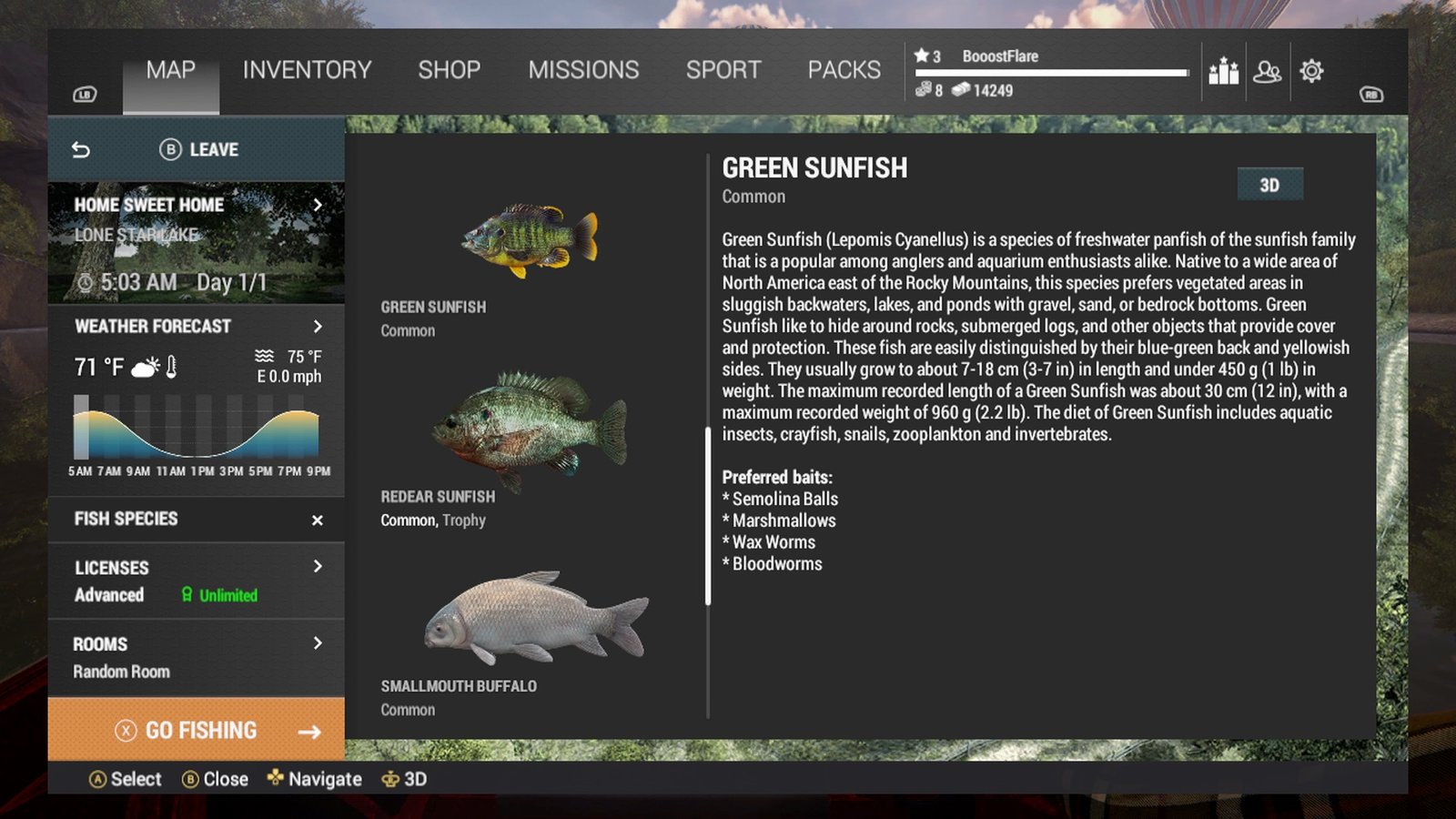The height and width of the screenshot is (819, 1456).
Task: Go to the Missions tab
Action: pyautogui.click(x=583, y=70)
